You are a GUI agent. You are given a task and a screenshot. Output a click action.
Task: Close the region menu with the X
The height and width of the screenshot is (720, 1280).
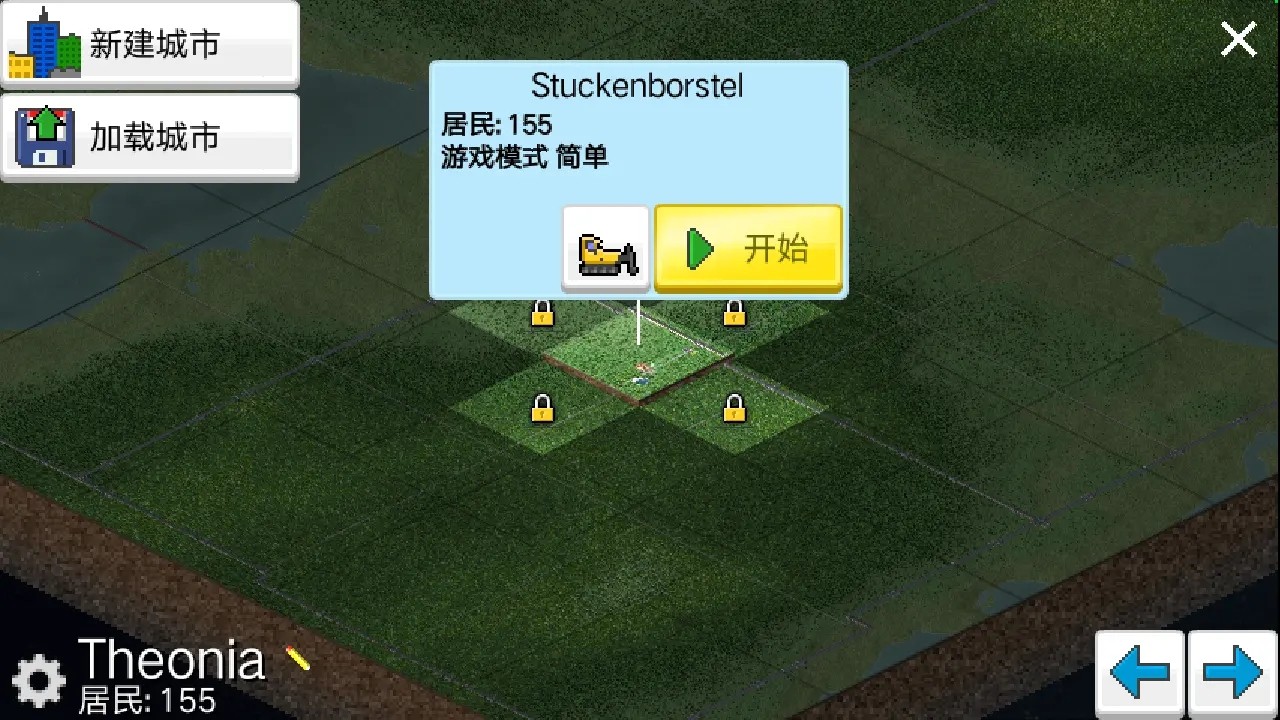tap(1238, 39)
